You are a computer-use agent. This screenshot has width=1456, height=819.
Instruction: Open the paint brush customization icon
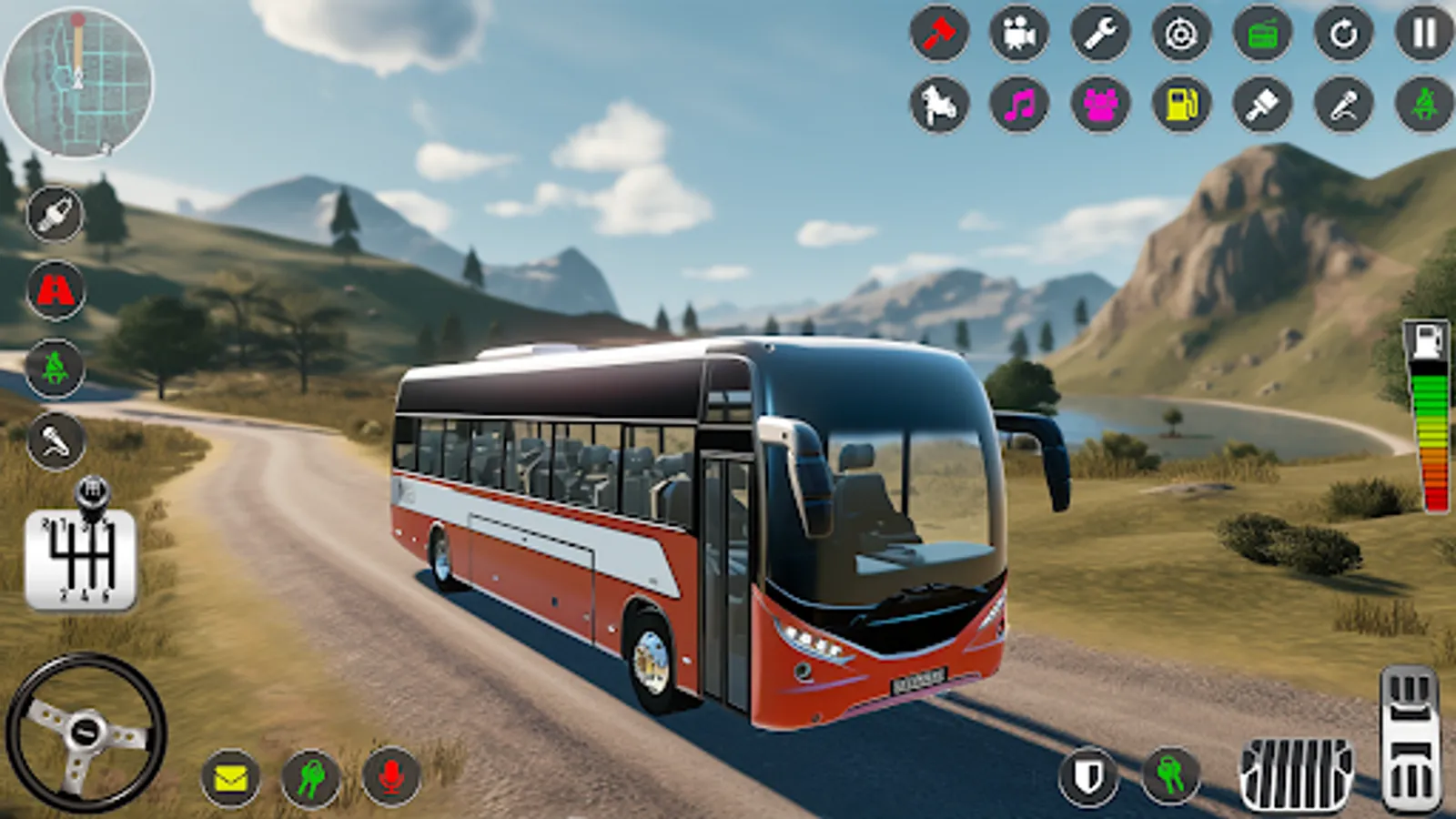click(1262, 105)
